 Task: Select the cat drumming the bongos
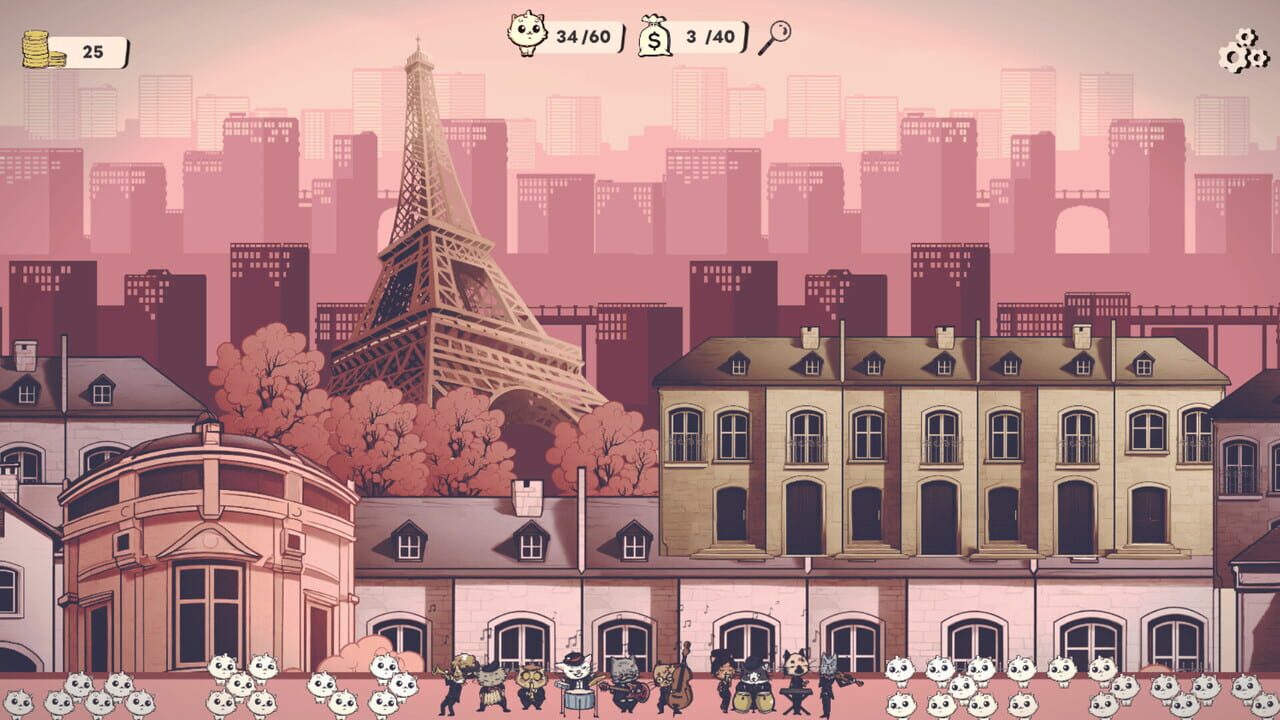753,688
